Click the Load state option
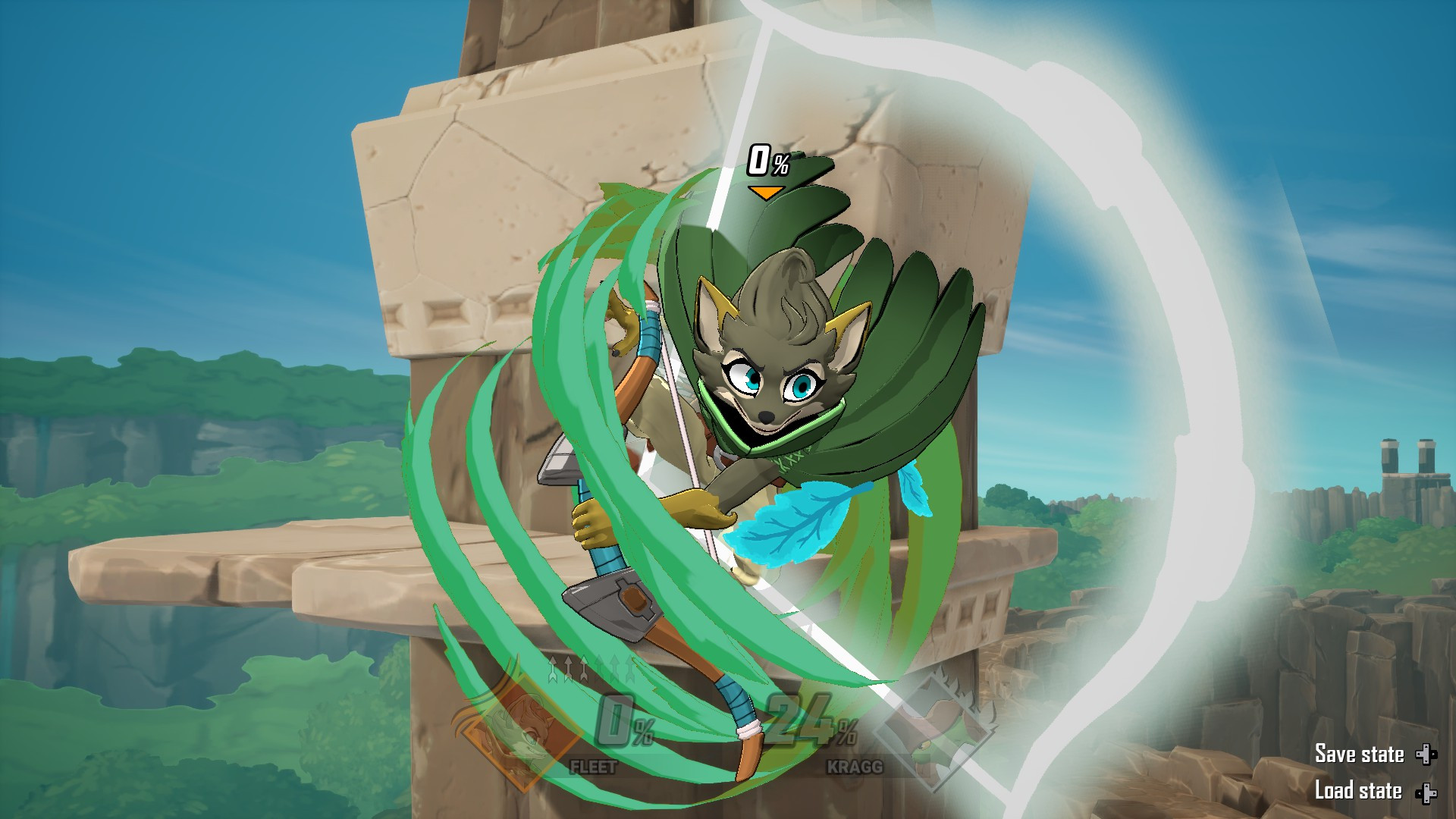The width and height of the screenshot is (1456, 819). pyautogui.click(x=1357, y=791)
